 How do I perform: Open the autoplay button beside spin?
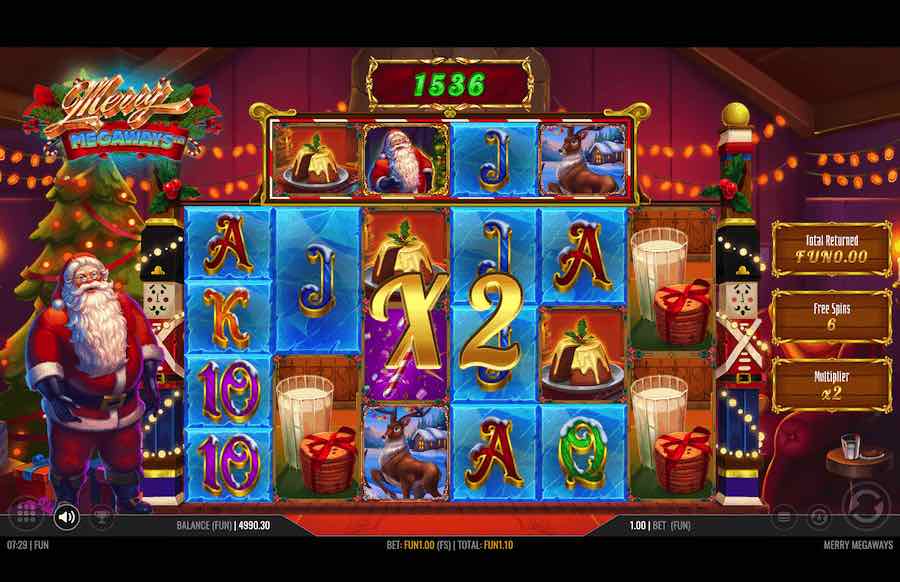coord(819,517)
